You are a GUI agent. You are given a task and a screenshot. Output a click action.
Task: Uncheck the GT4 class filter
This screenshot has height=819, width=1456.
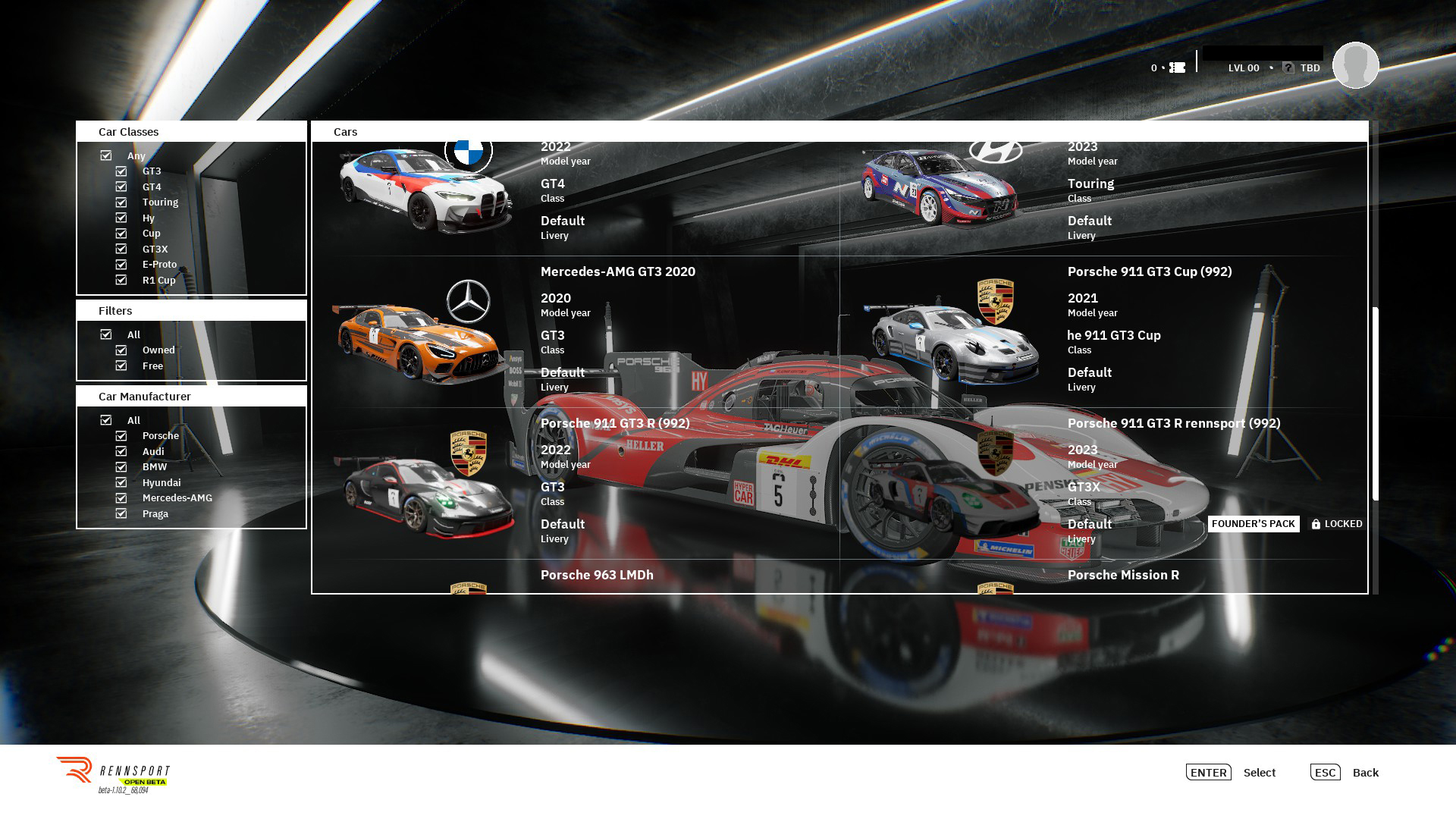(x=121, y=187)
